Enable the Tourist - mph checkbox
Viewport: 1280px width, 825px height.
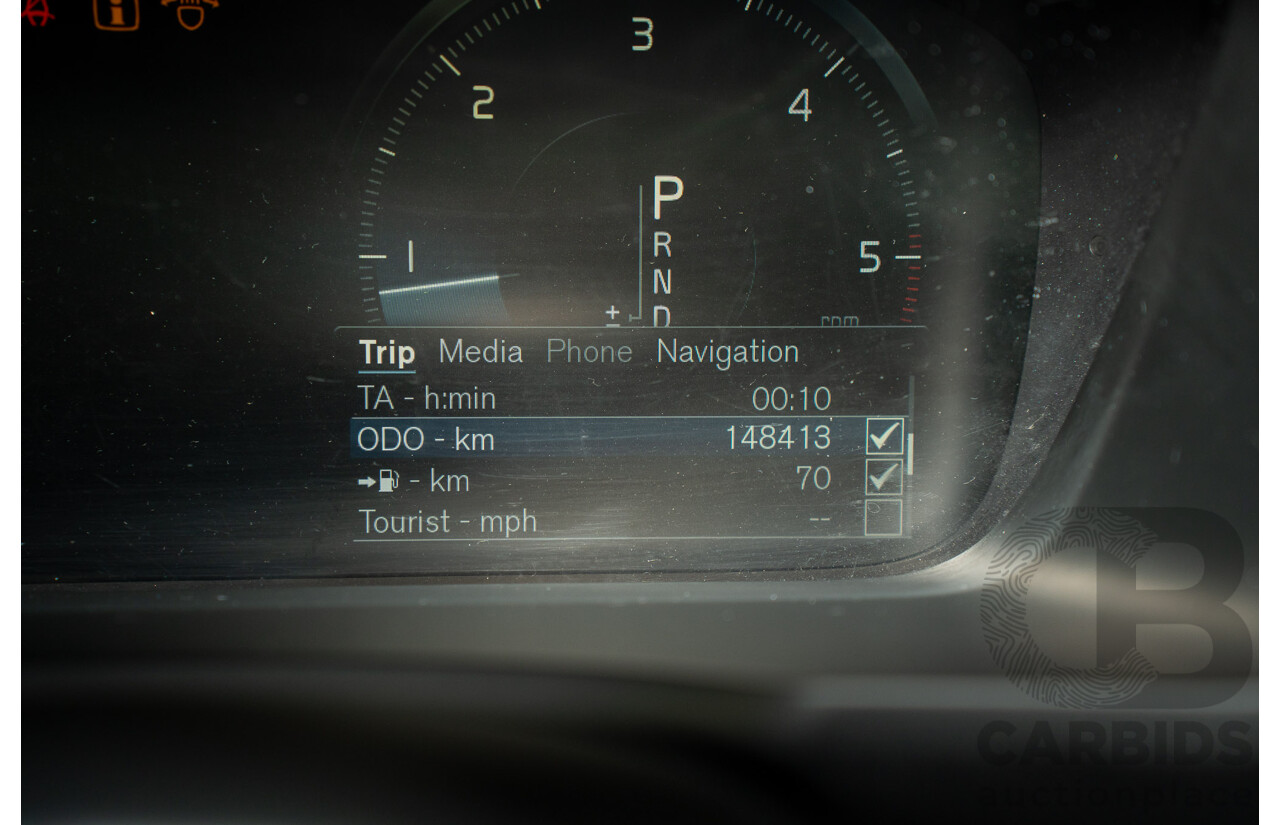[883, 518]
